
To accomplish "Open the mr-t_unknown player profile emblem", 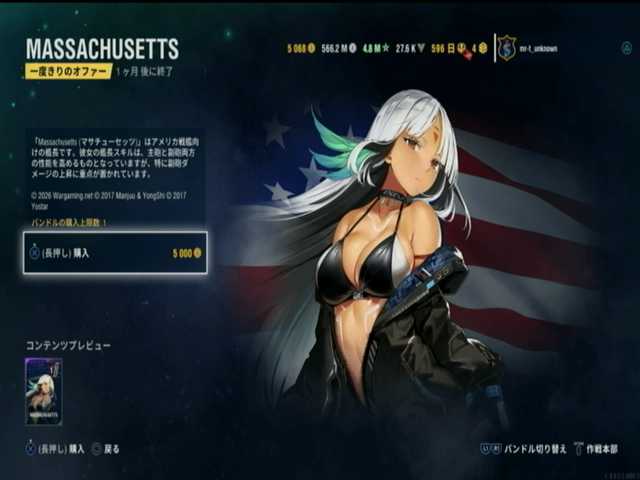I will pyautogui.click(x=507, y=48).
